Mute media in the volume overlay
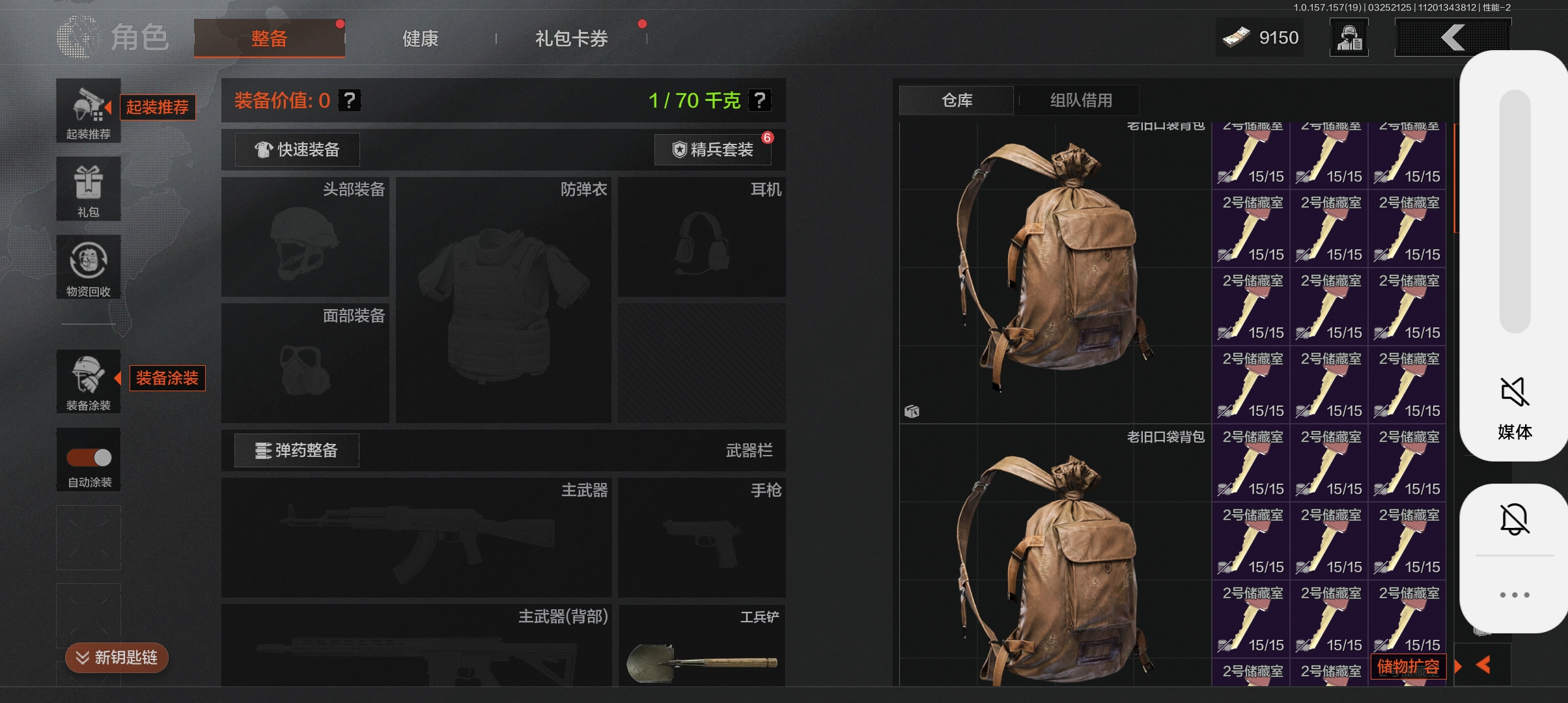The height and width of the screenshot is (703, 1568). 1514,393
